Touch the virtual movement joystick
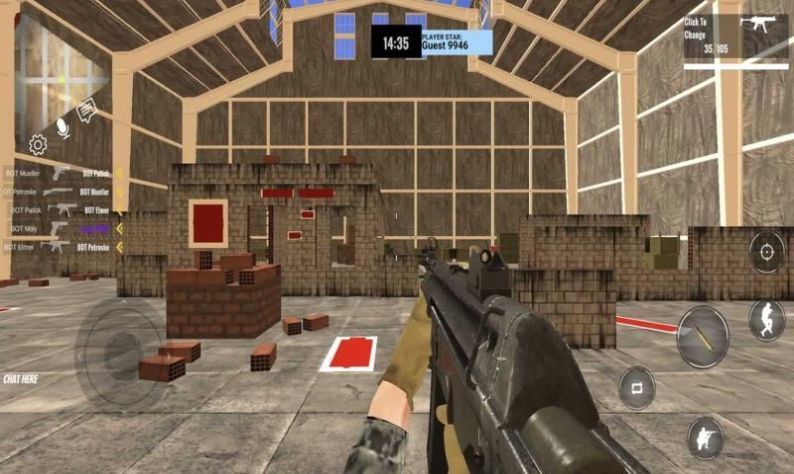Viewport: 794px width, 474px height. tap(119, 349)
